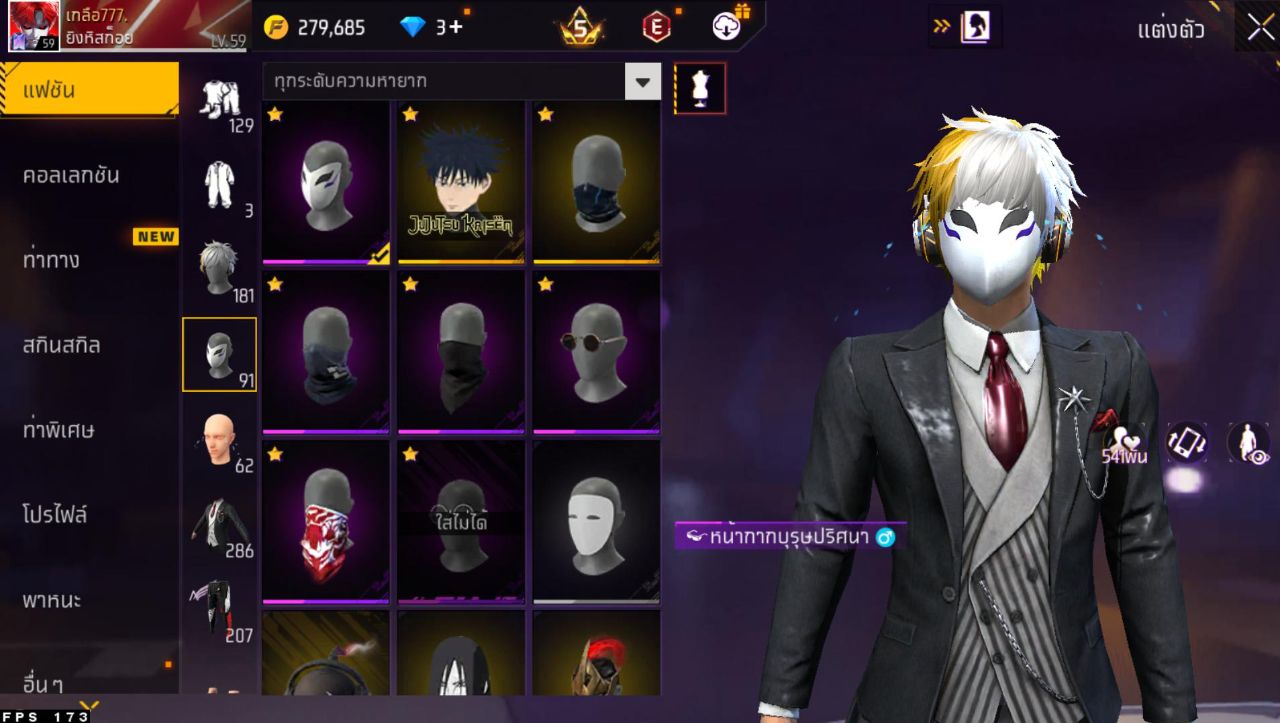
Task: Click the mannequin preview button
Action: pyautogui.click(x=700, y=89)
